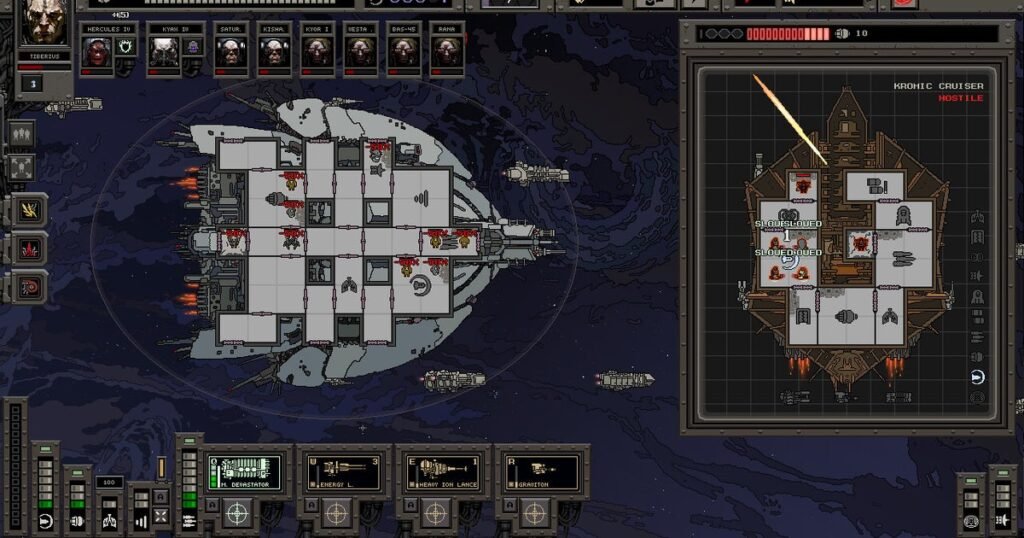The height and width of the screenshot is (538, 1024).
Task: Choose the Heavy Ion Lance weapon
Action: tap(442, 472)
